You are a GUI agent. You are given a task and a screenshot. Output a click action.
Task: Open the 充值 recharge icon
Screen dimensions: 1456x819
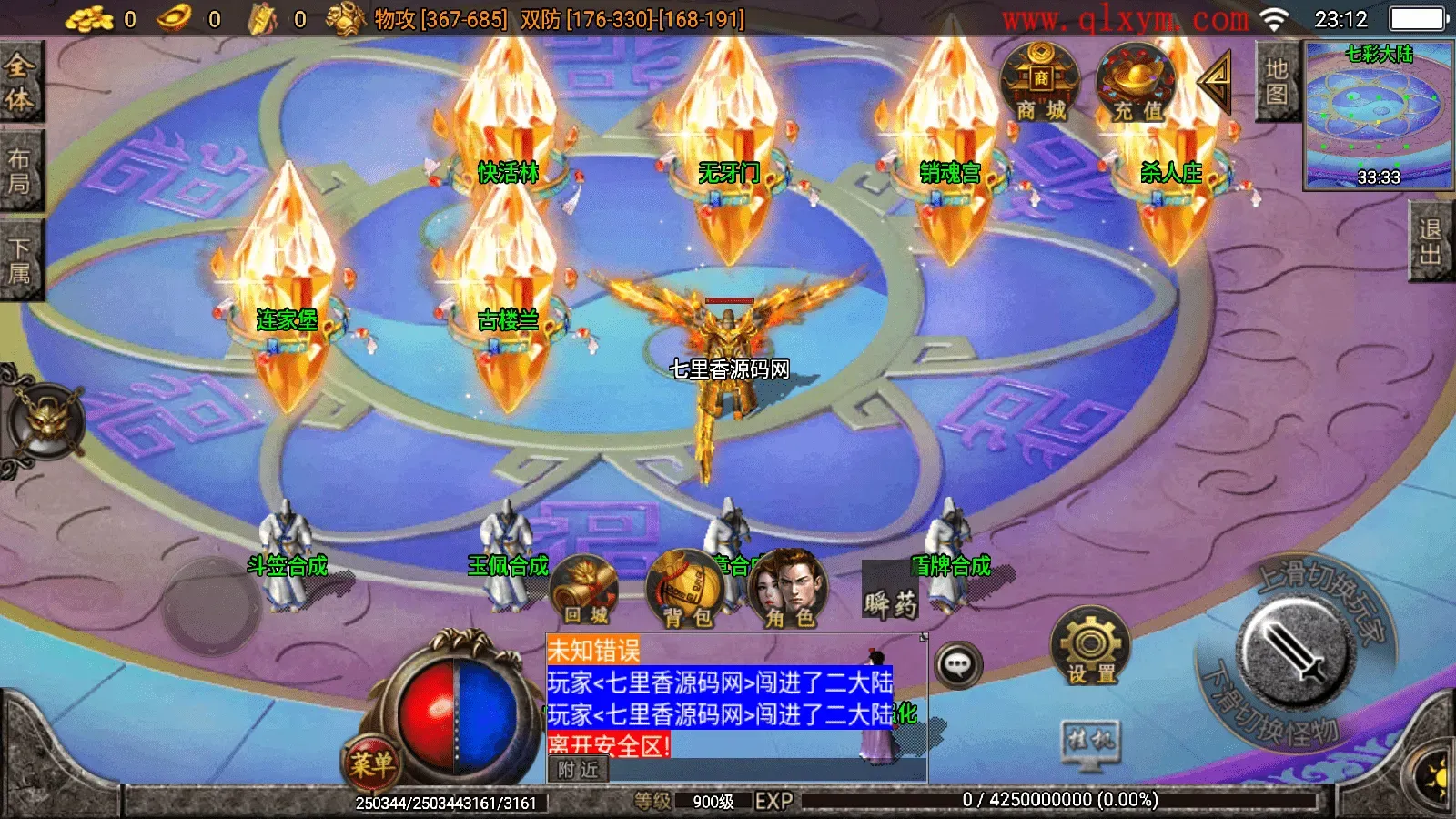pyautogui.click(x=1137, y=84)
